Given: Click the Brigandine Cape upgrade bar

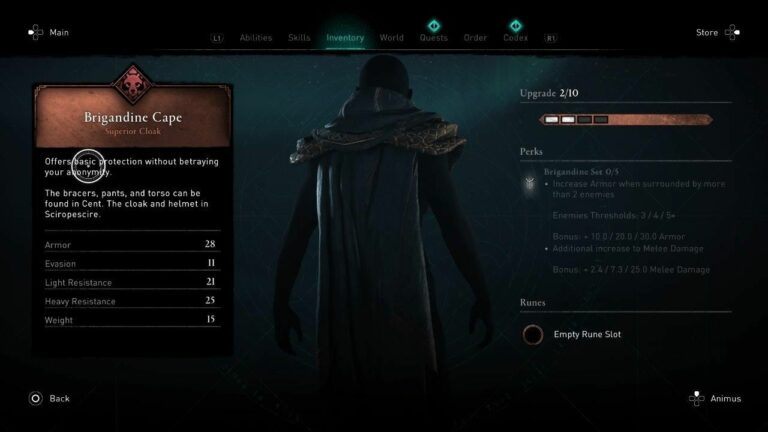Looking at the screenshot, I should 626,120.
